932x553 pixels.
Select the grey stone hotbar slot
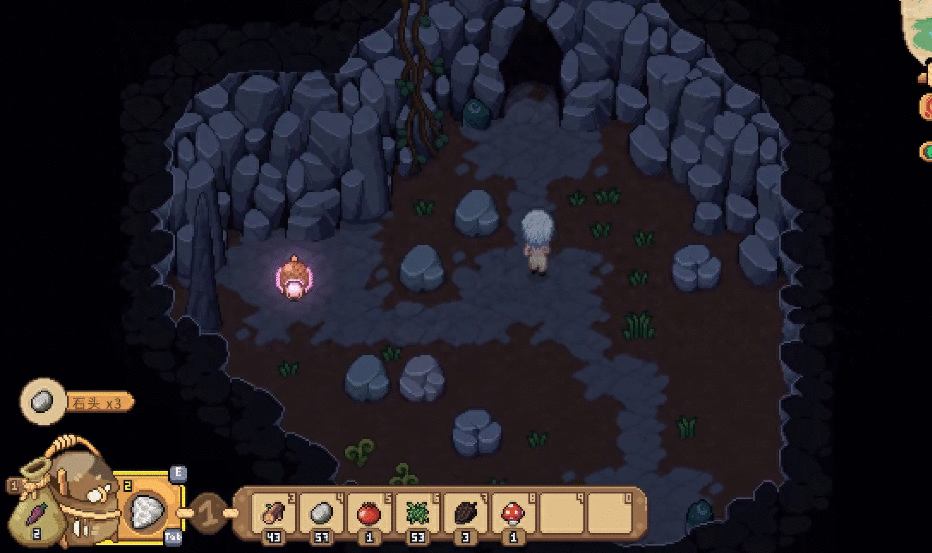320,513
